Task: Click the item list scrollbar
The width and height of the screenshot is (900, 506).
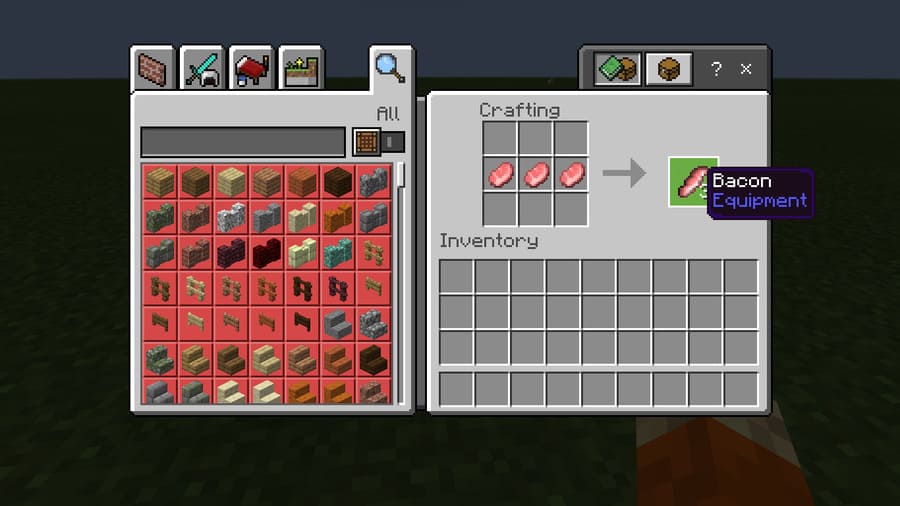Action: tap(402, 176)
